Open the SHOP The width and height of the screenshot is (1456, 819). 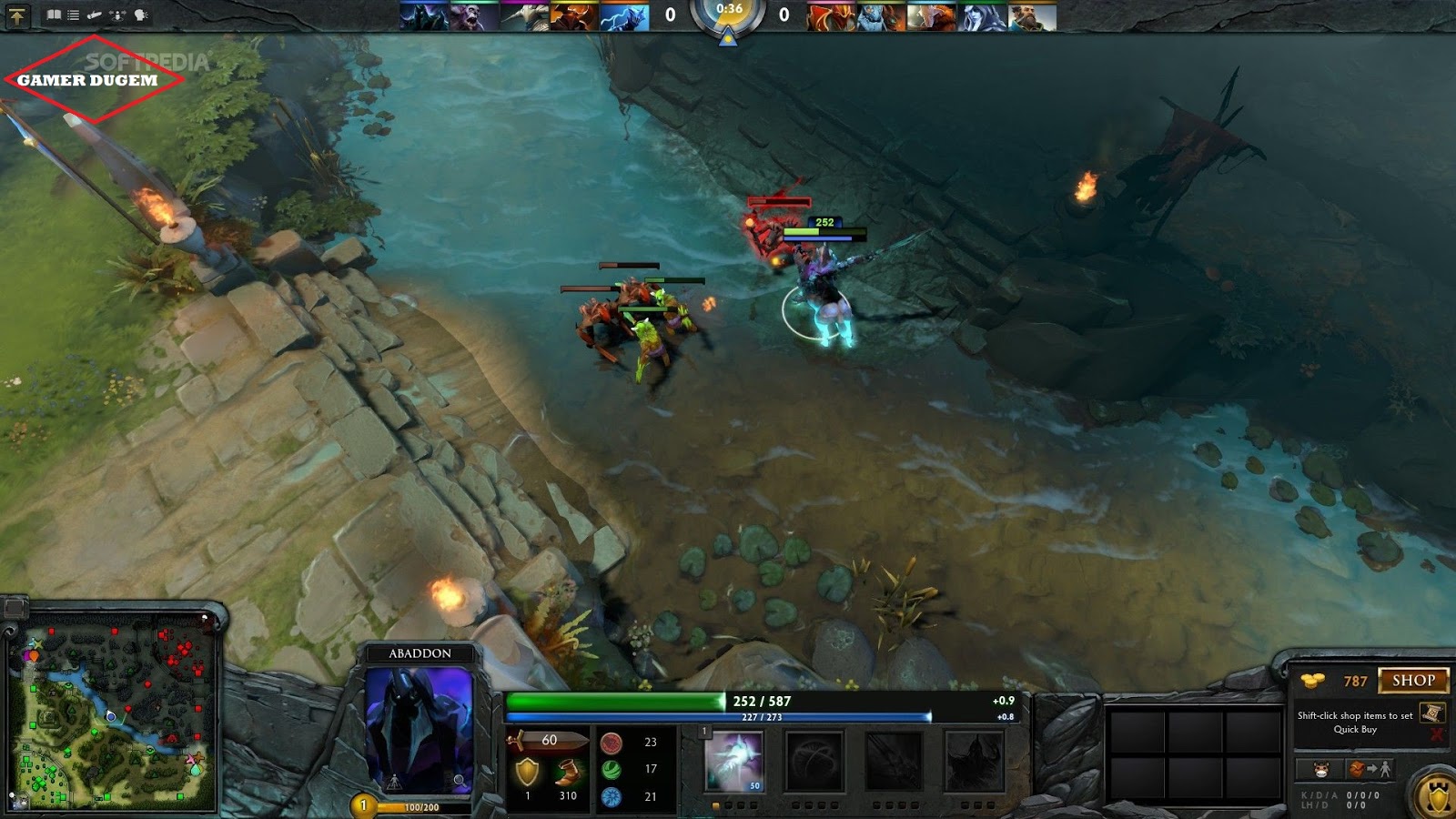(1416, 681)
